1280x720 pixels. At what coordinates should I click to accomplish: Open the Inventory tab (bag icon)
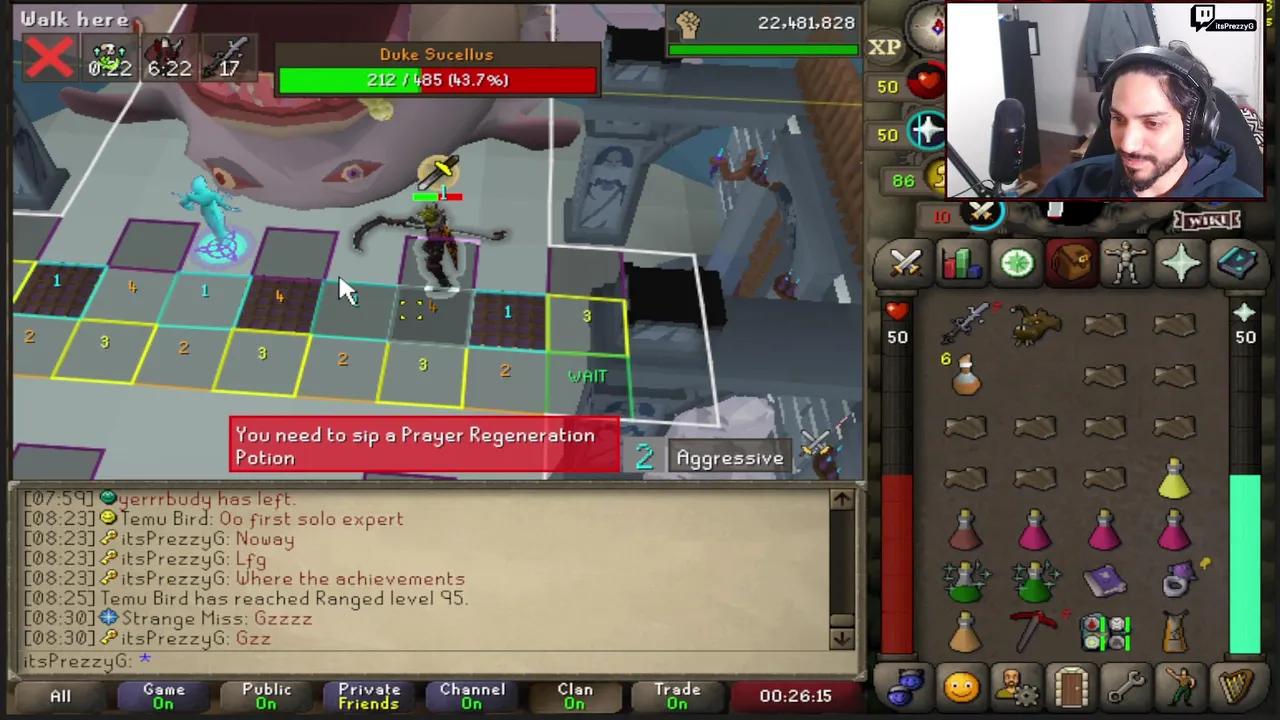[1070, 262]
